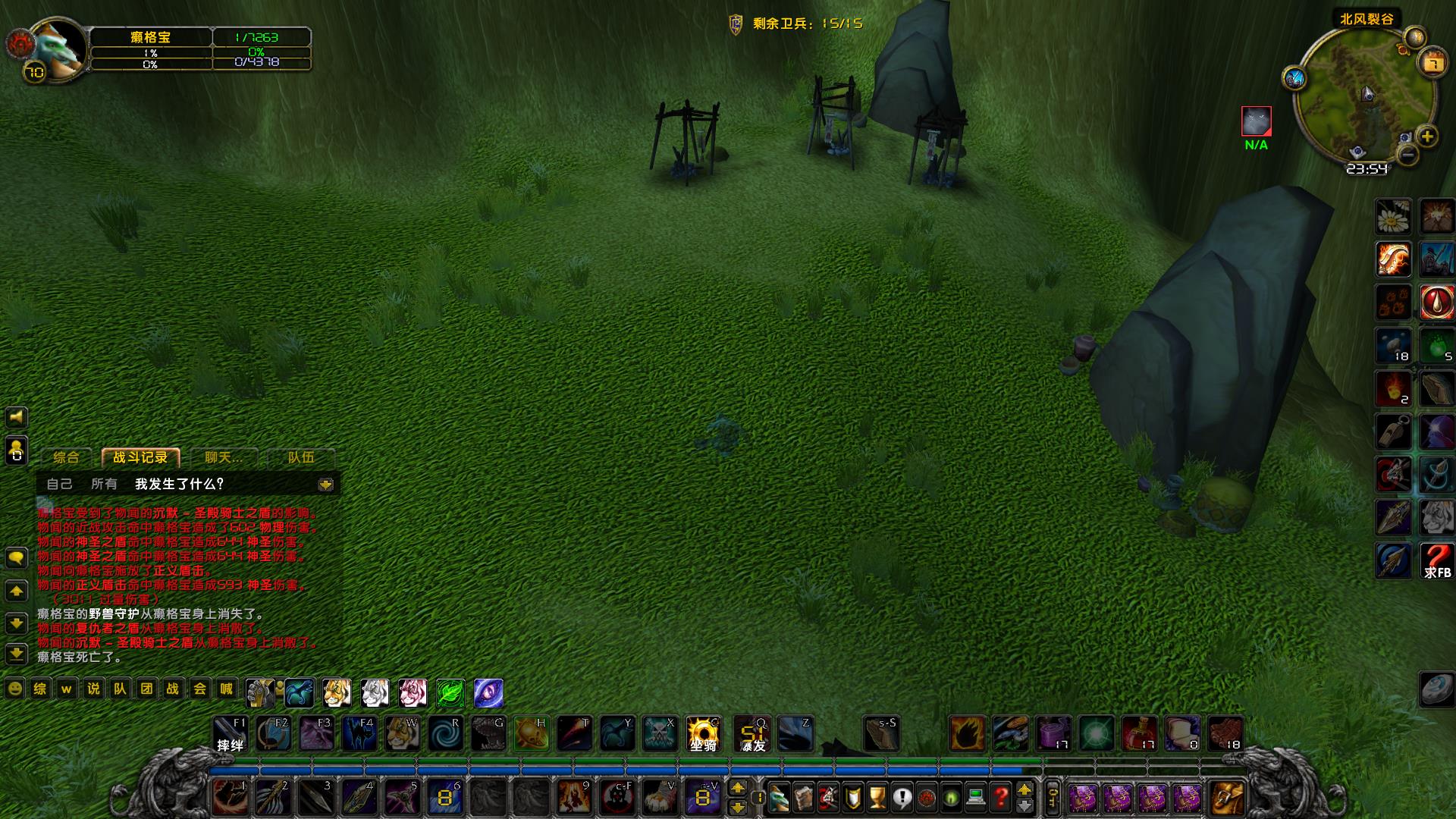The width and height of the screenshot is (1456, 819).
Task: Open the calendar button by the minimap
Action: (x=1433, y=62)
